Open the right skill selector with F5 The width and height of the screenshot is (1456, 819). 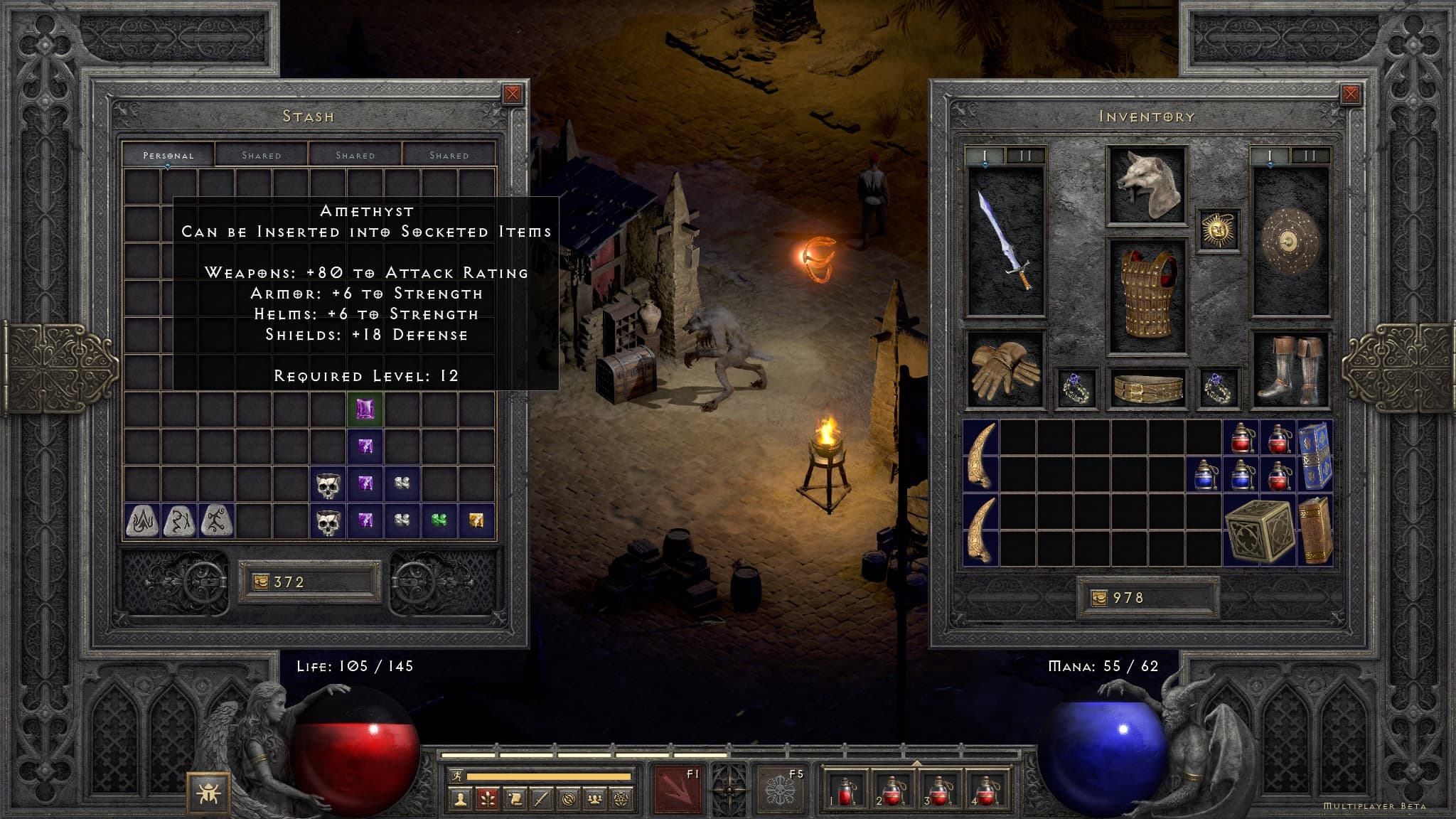pos(779,788)
